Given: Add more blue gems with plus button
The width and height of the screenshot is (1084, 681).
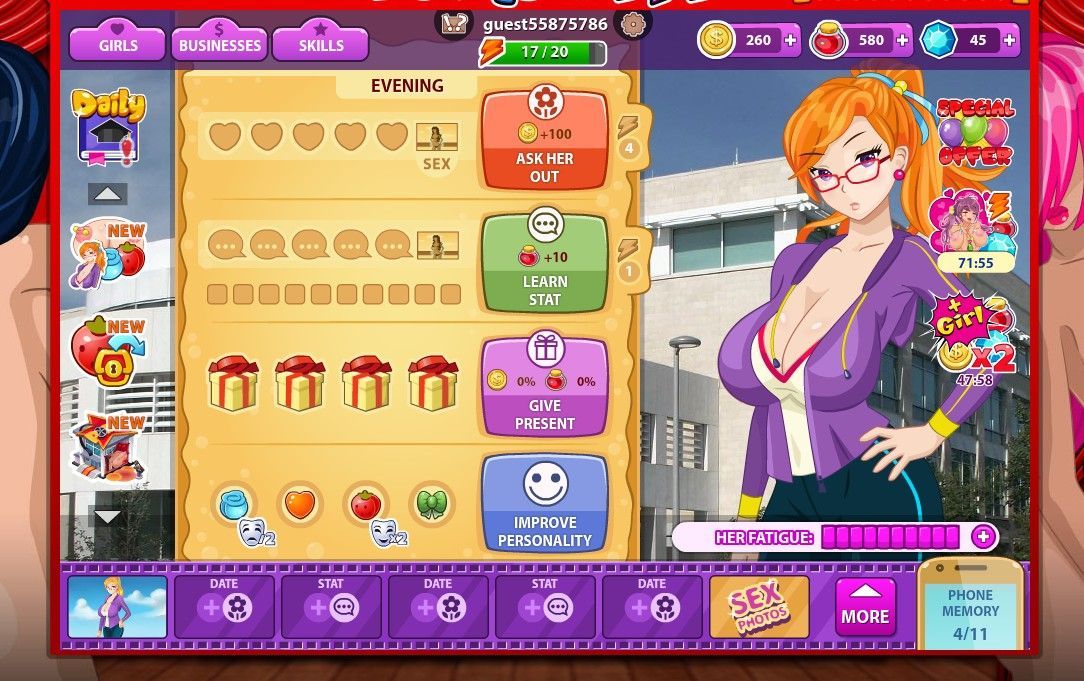Looking at the screenshot, I should (1010, 40).
